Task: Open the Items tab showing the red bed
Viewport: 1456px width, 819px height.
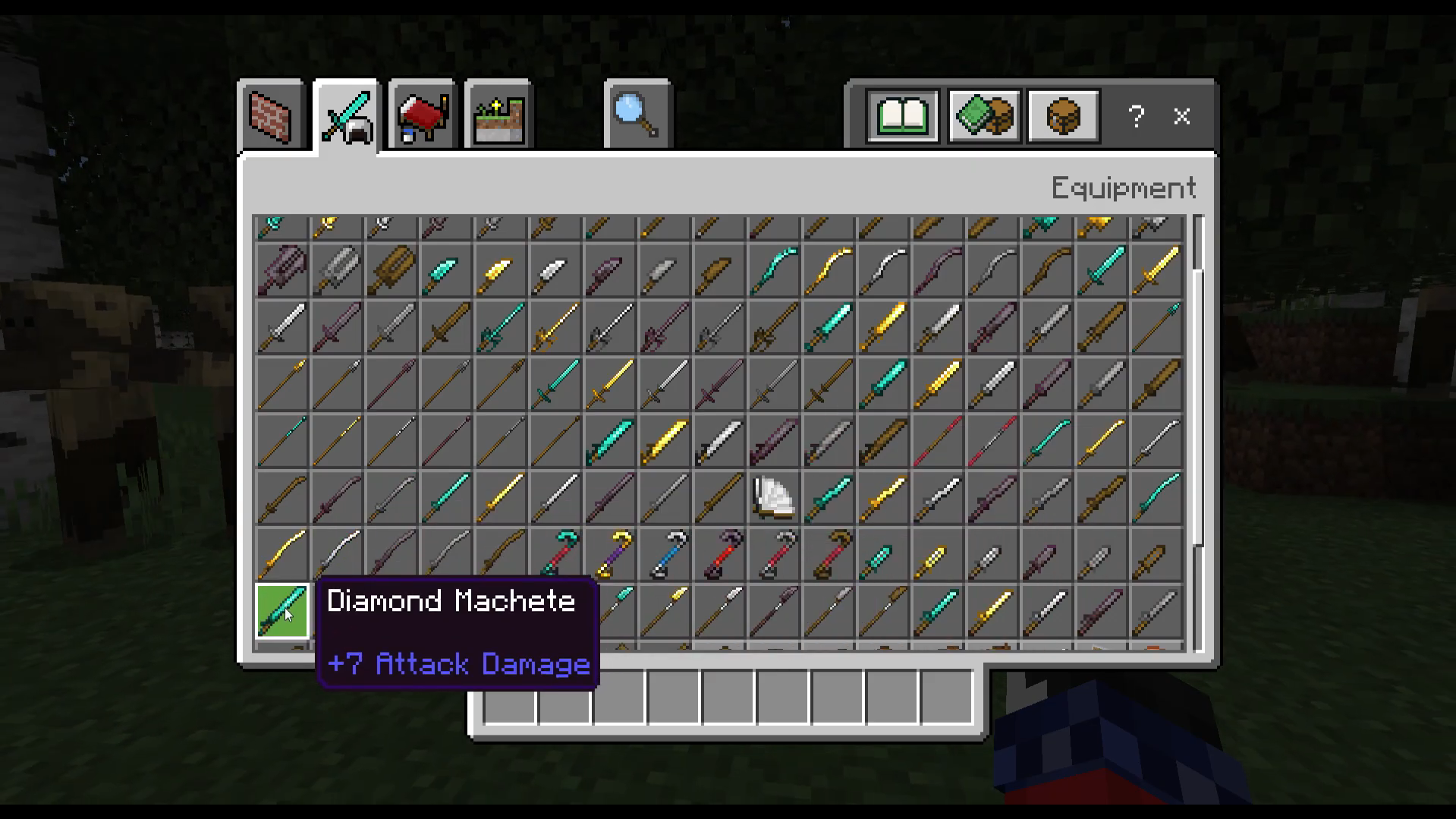Action: pos(420,115)
